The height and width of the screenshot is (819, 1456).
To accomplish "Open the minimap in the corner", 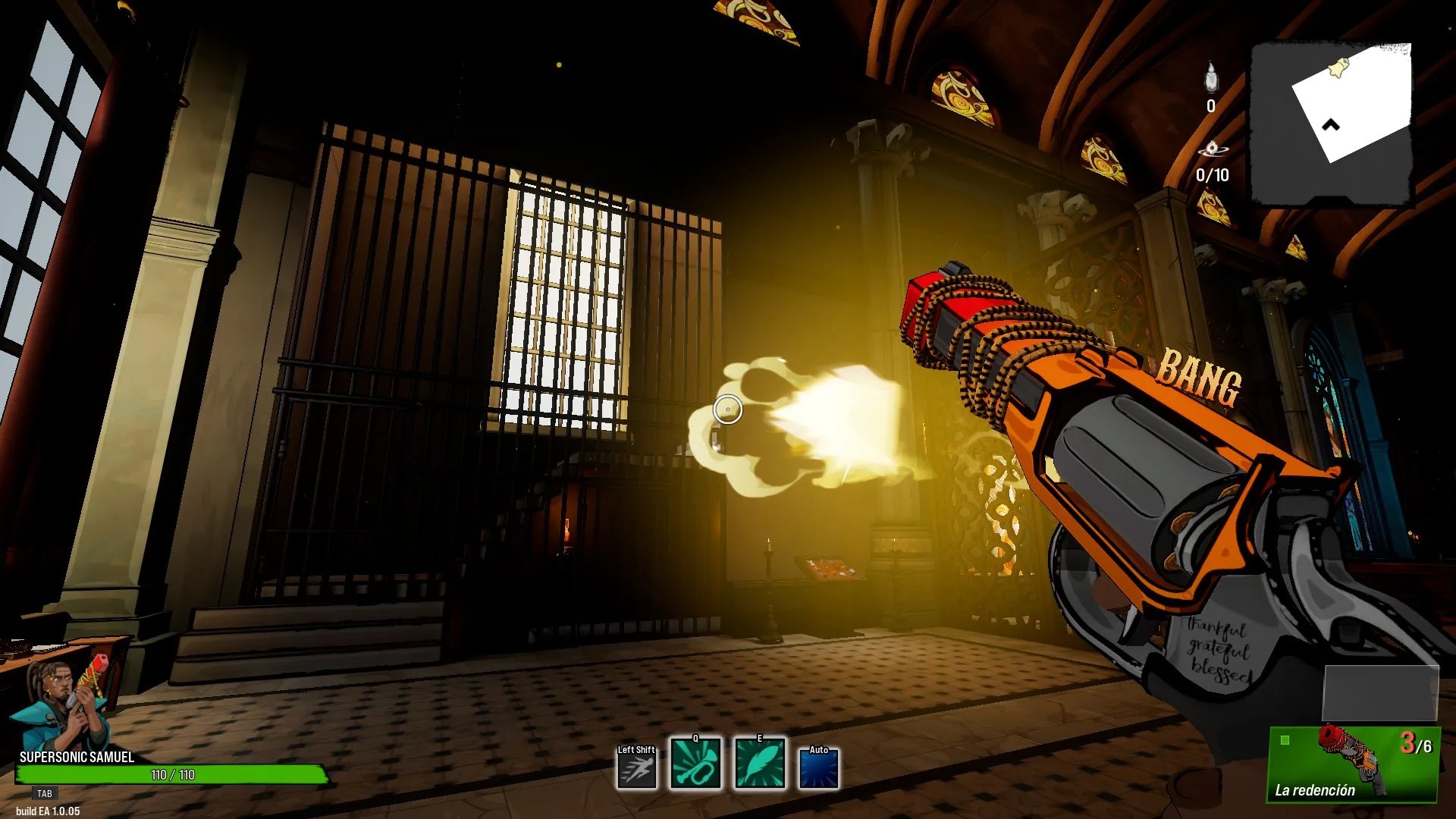I will pyautogui.click(x=1332, y=124).
